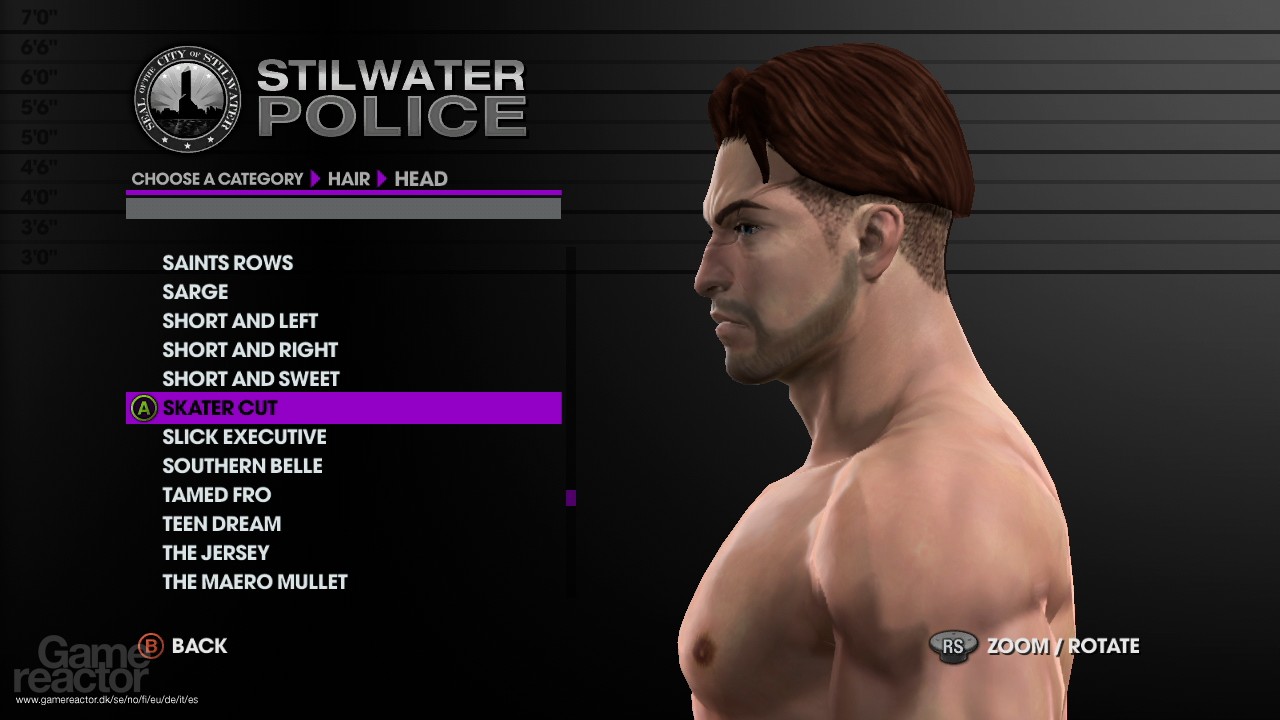Viewport: 1280px width, 720px height.
Task: Select The Maero Mullet hairstyle
Action: [x=255, y=582]
